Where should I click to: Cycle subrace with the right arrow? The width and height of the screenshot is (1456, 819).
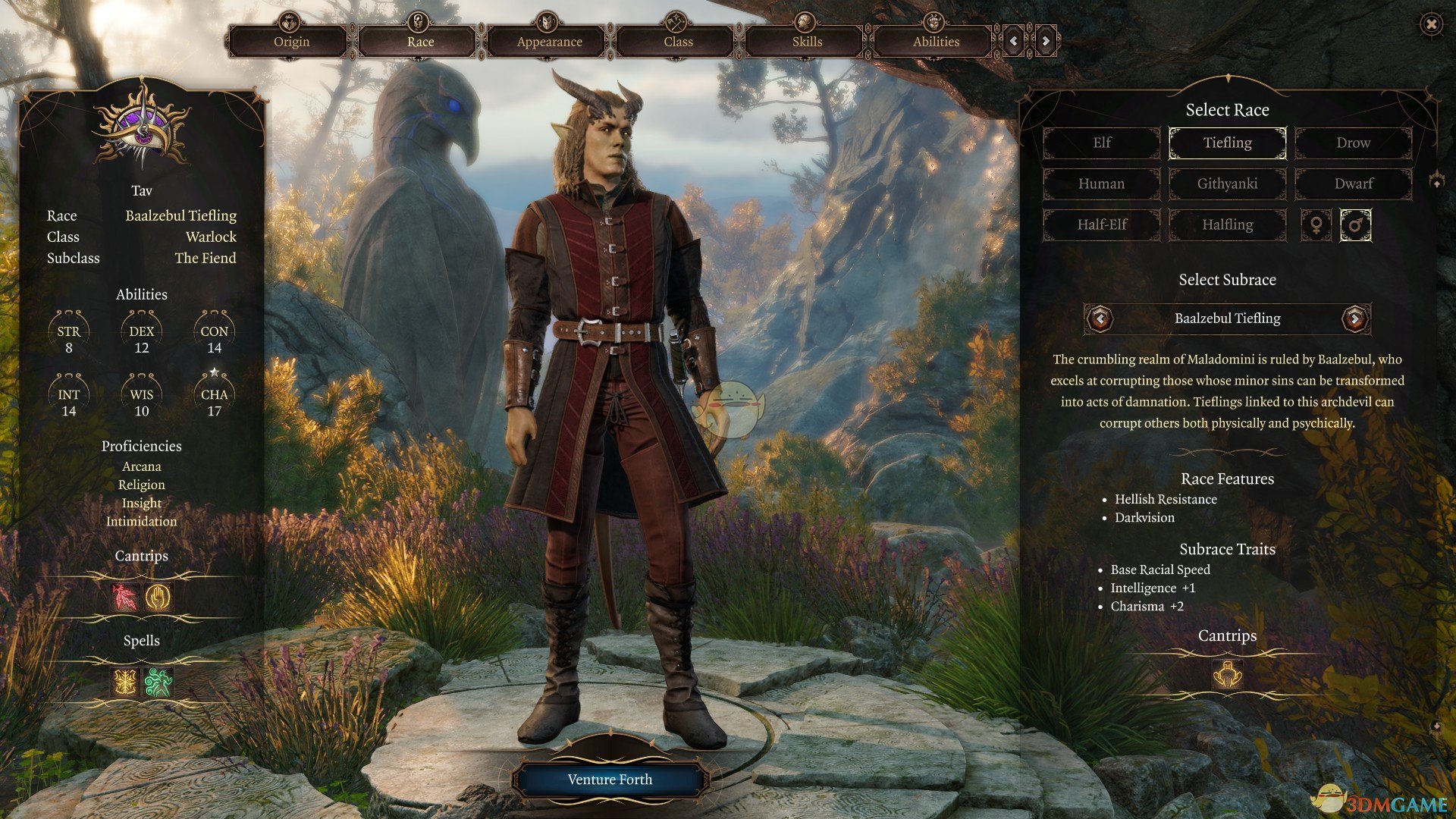point(1357,319)
